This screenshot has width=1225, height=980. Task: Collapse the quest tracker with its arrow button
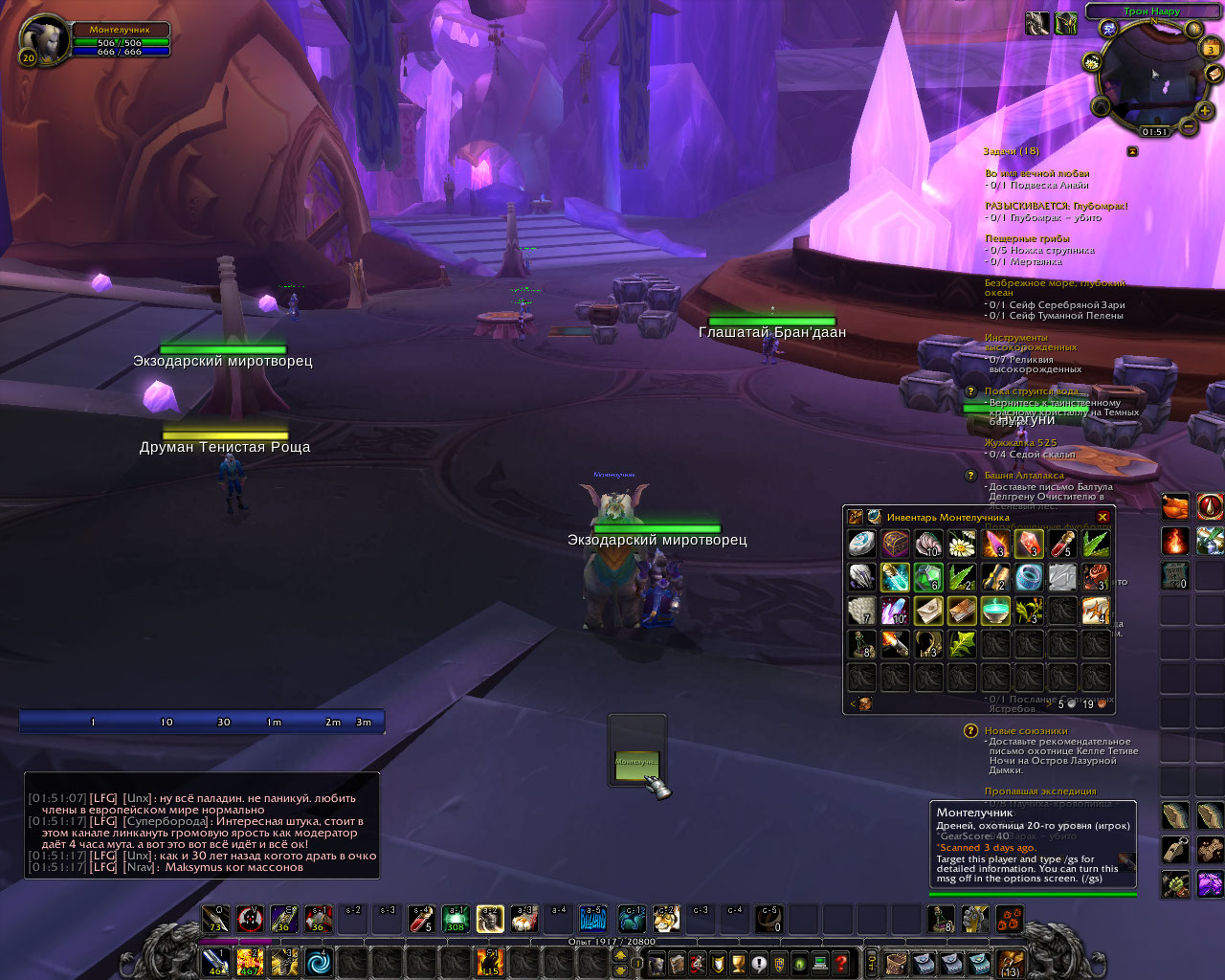[1133, 152]
